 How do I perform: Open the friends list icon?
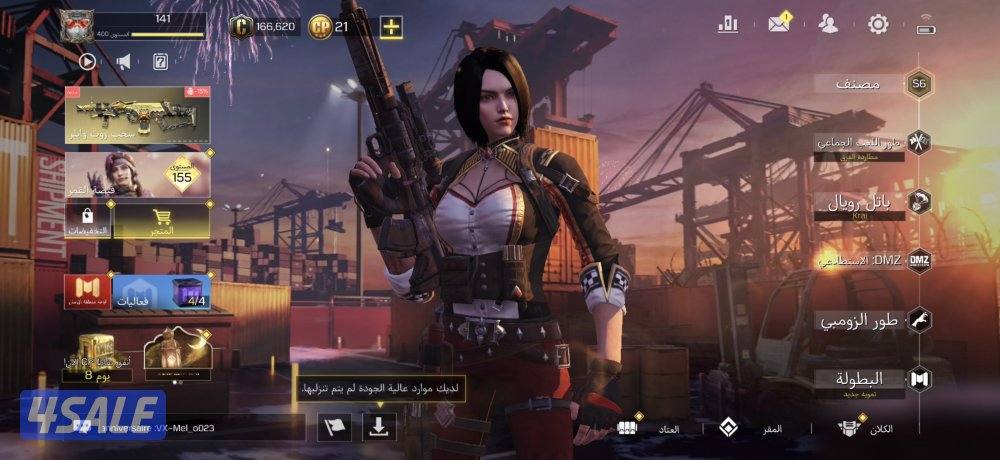[829, 24]
